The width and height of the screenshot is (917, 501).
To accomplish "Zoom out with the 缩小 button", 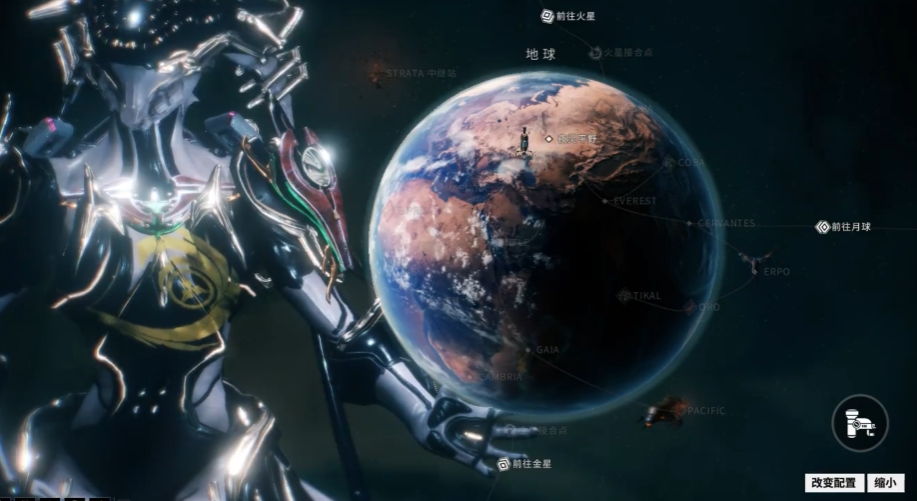I will click(x=887, y=482).
